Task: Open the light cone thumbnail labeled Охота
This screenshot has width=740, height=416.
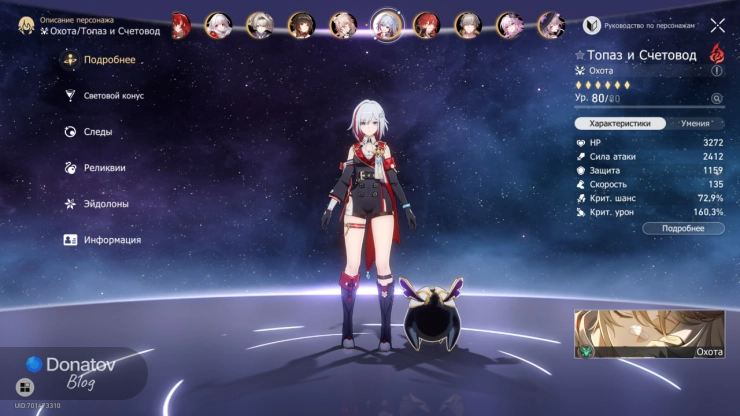Action: click(649, 334)
